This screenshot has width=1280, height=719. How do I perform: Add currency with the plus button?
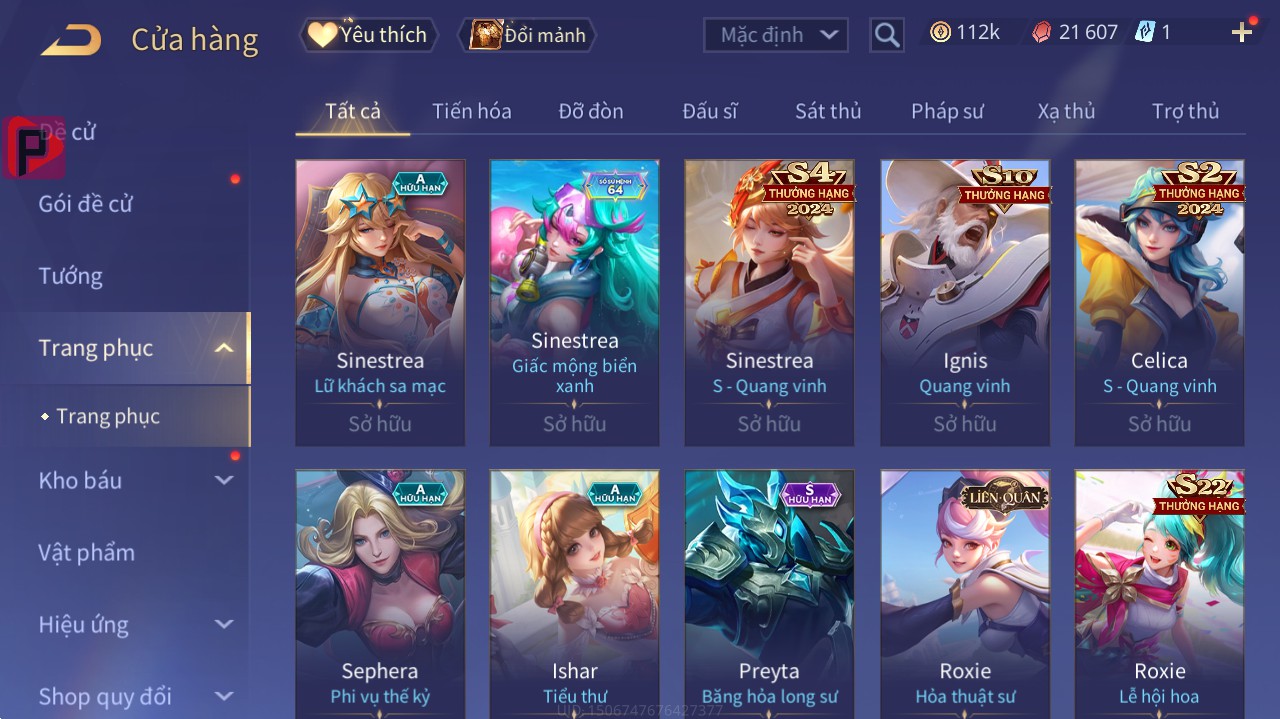coord(1242,33)
